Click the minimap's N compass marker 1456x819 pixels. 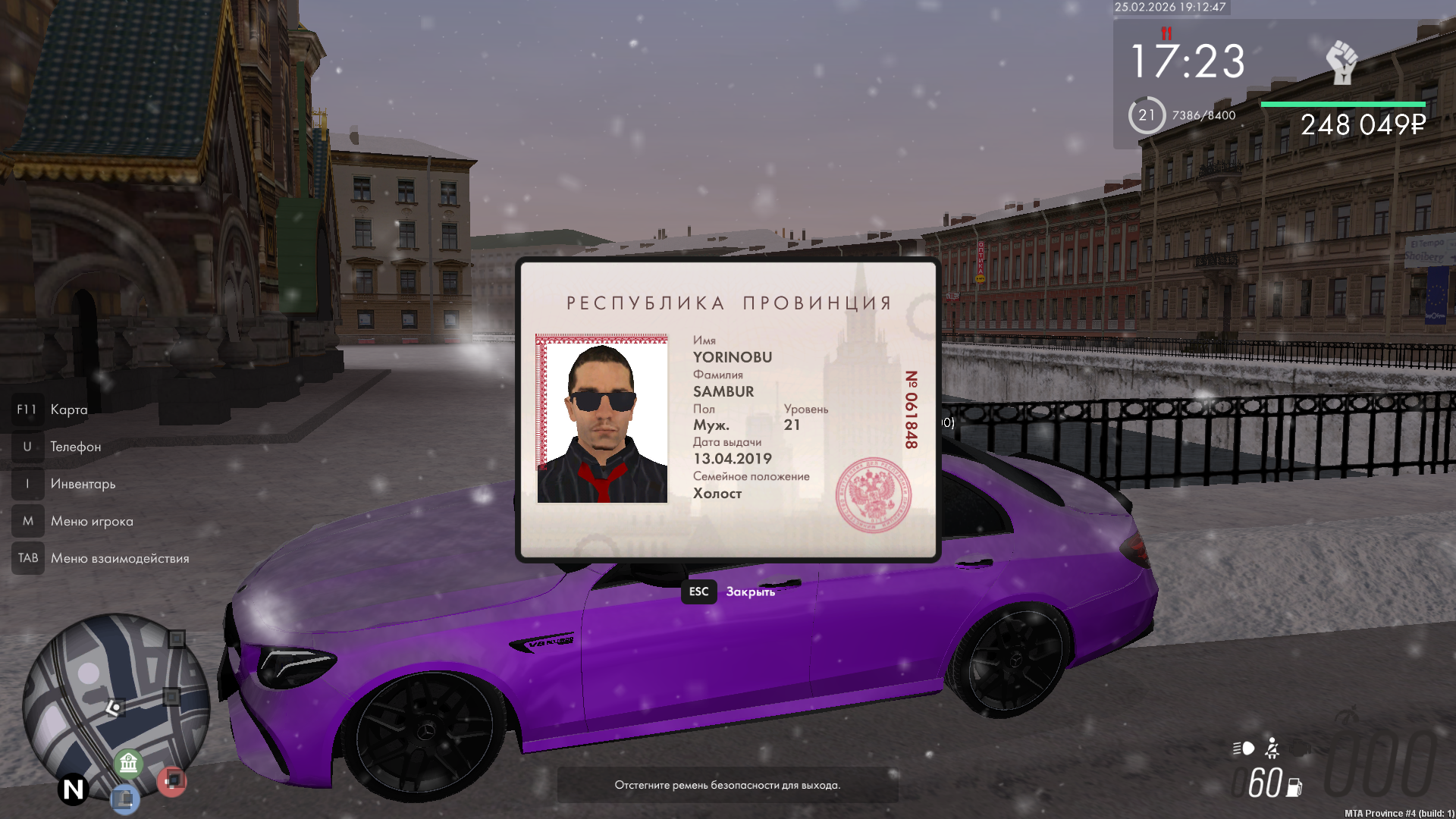coord(74,789)
